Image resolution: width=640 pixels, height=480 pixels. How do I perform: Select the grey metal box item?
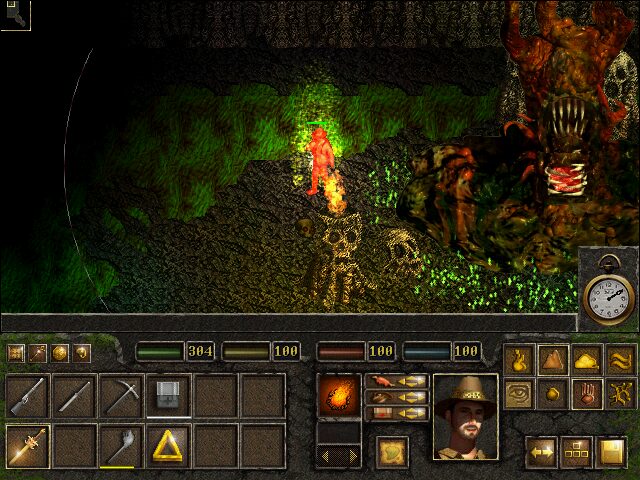pyautogui.click(x=169, y=395)
